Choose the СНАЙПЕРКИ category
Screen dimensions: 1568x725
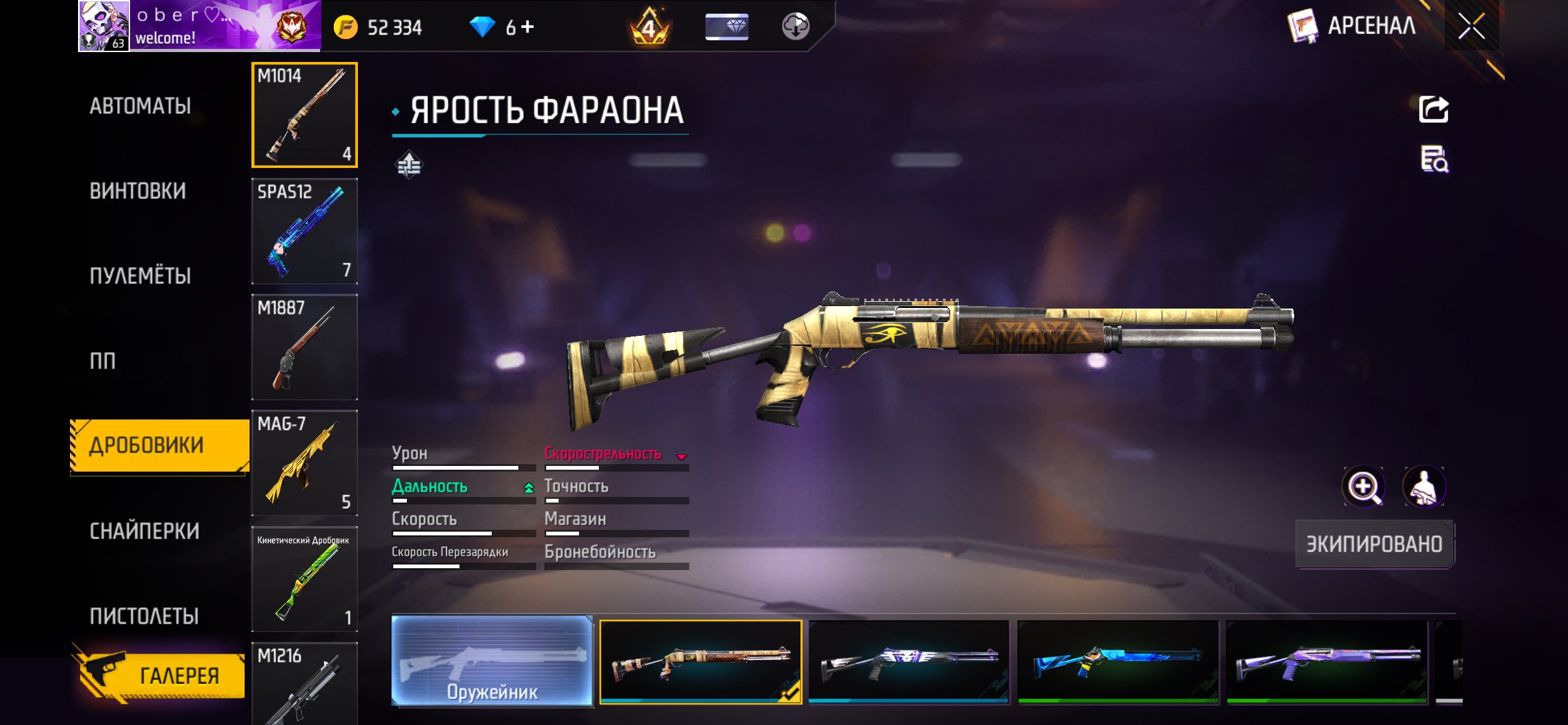pyautogui.click(x=145, y=531)
